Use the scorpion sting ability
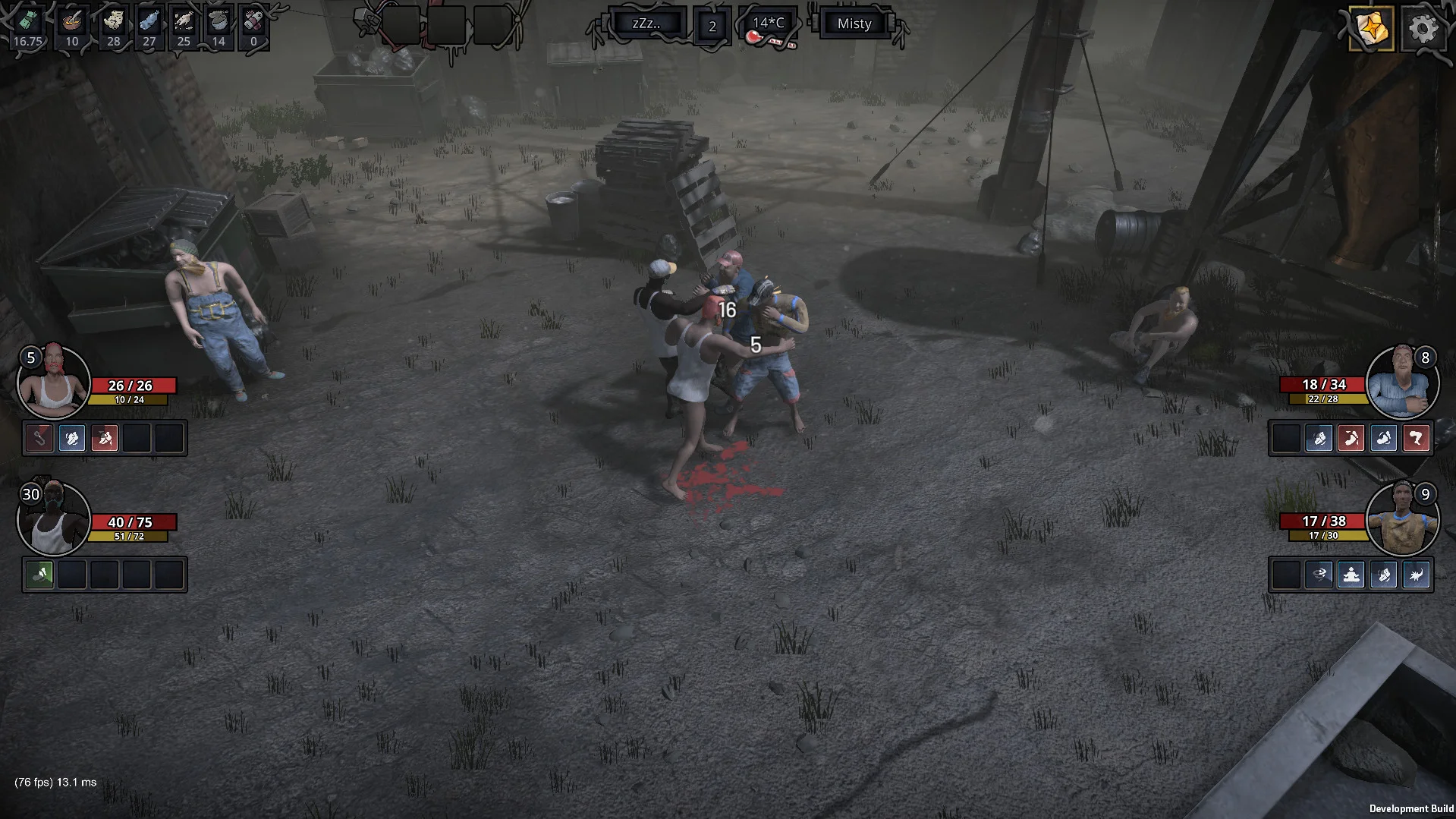Image resolution: width=1456 pixels, height=819 pixels. click(x=1416, y=575)
